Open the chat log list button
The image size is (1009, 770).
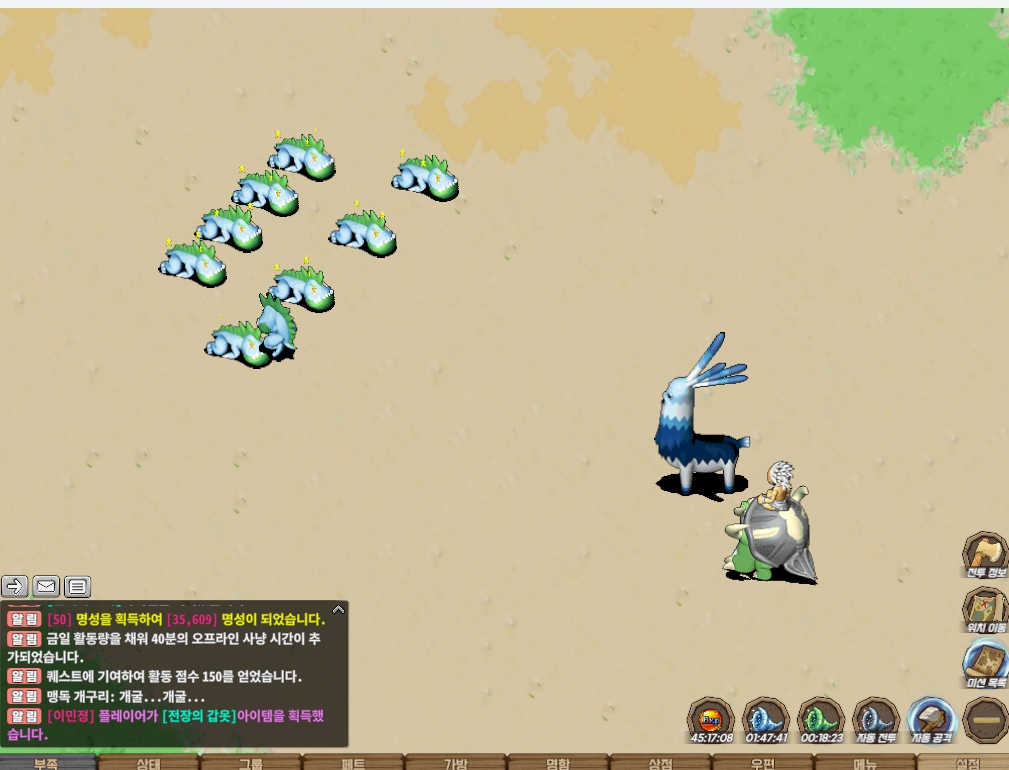point(77,586)
